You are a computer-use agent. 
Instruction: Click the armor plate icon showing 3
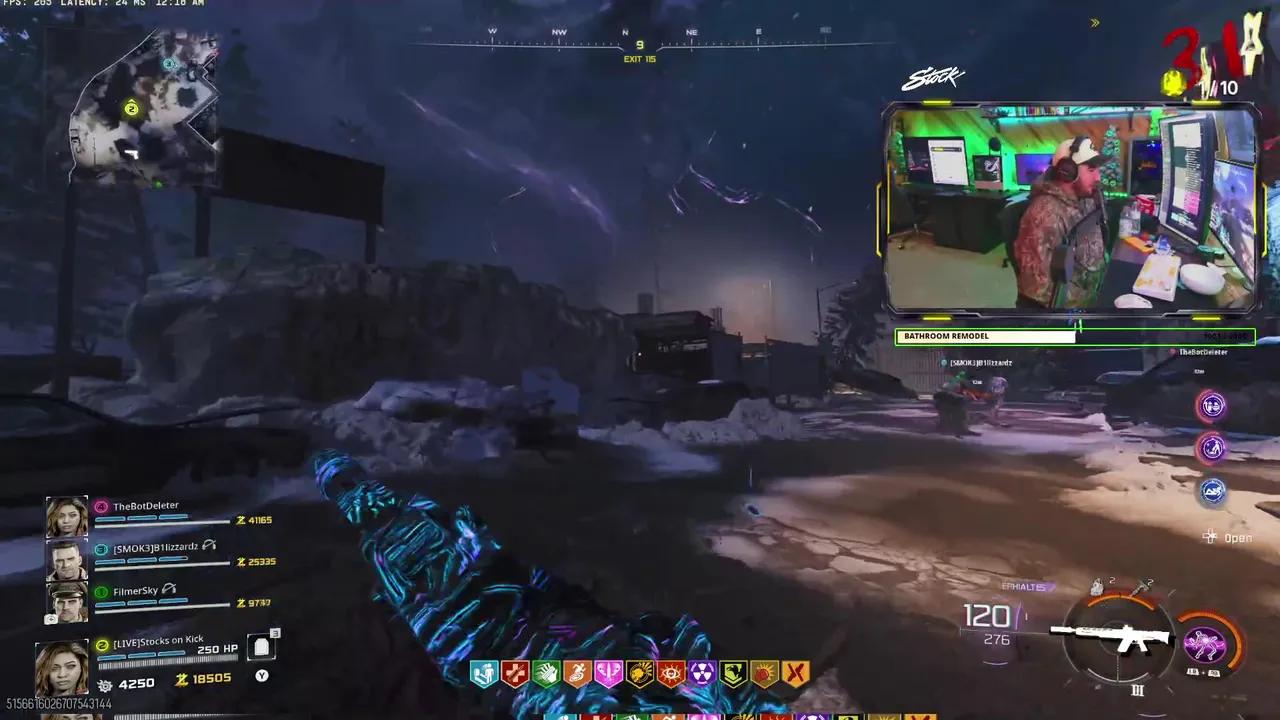261,647
